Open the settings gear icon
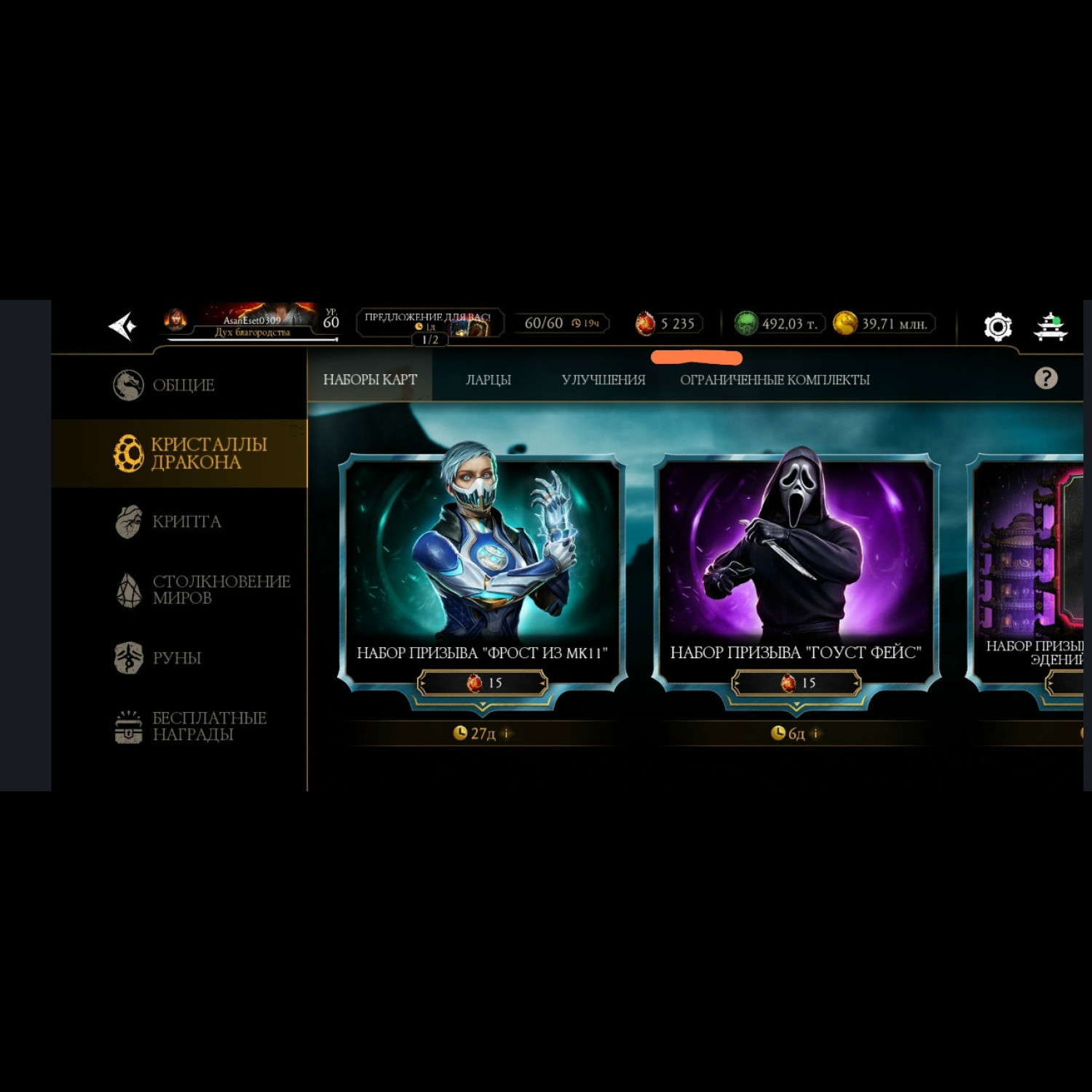This screenshot has width=1092, height=1092. point(997,327)
